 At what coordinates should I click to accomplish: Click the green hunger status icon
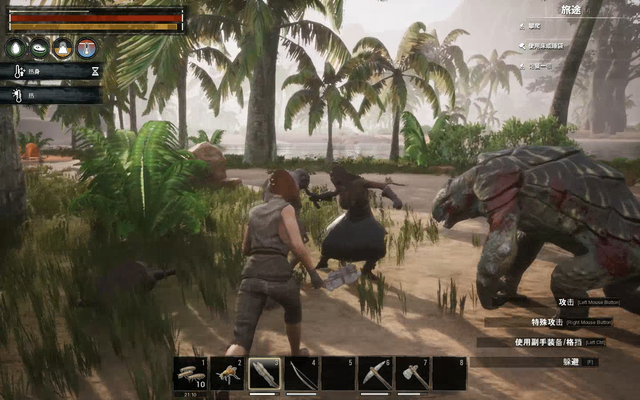click(x=39, y=47)
